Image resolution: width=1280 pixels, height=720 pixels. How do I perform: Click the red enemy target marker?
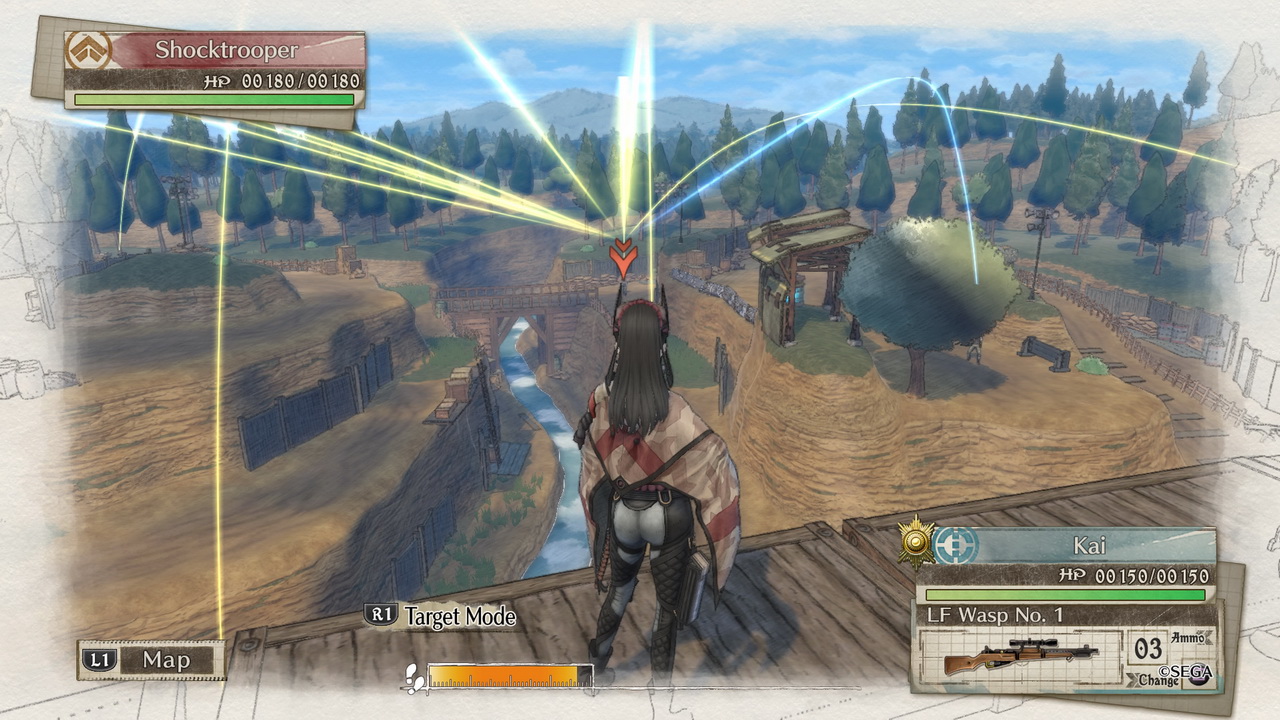click(x=623, y=257)
